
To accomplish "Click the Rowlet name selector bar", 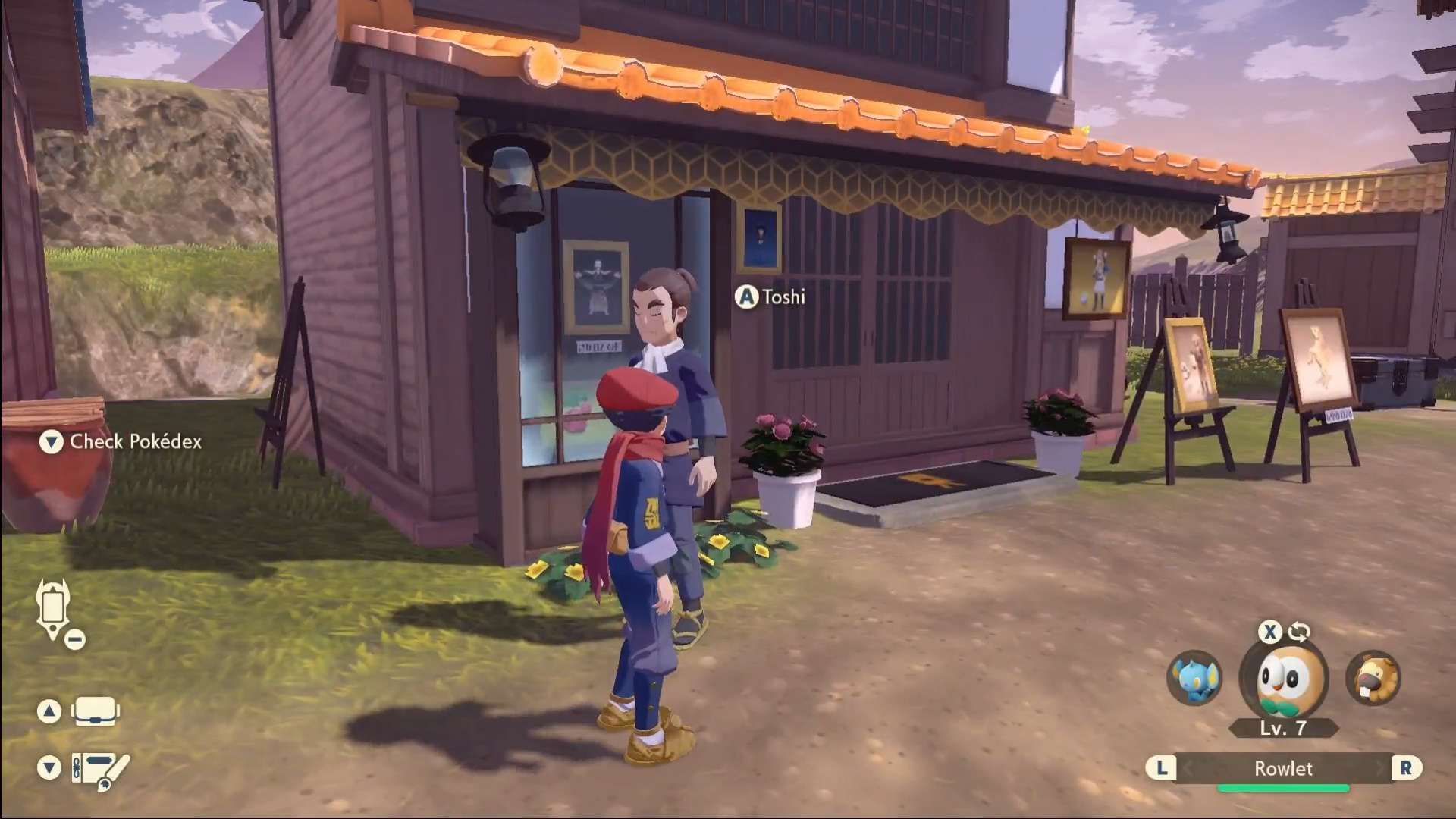I will click(1283, 768).
